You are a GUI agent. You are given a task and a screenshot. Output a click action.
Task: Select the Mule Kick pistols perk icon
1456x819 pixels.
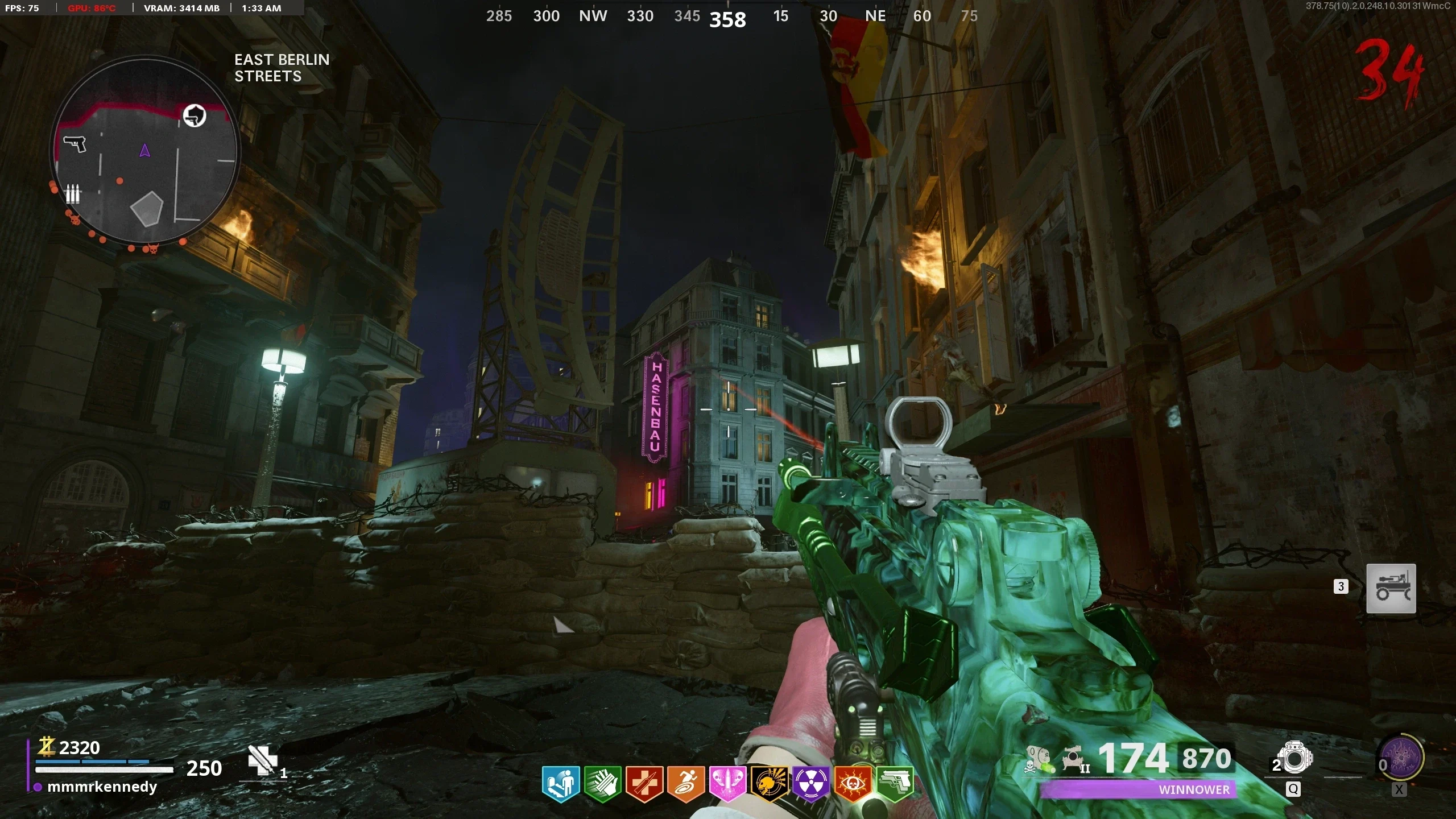tap(895, 784)
